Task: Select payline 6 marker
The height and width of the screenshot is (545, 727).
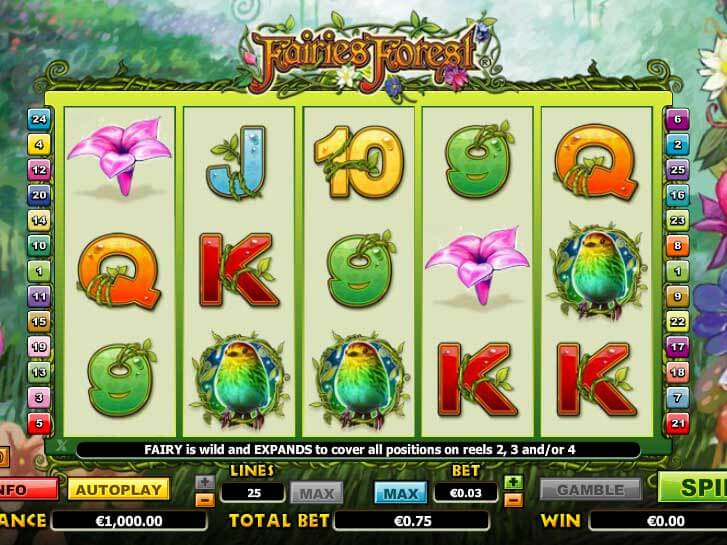Action: [678, 119]
